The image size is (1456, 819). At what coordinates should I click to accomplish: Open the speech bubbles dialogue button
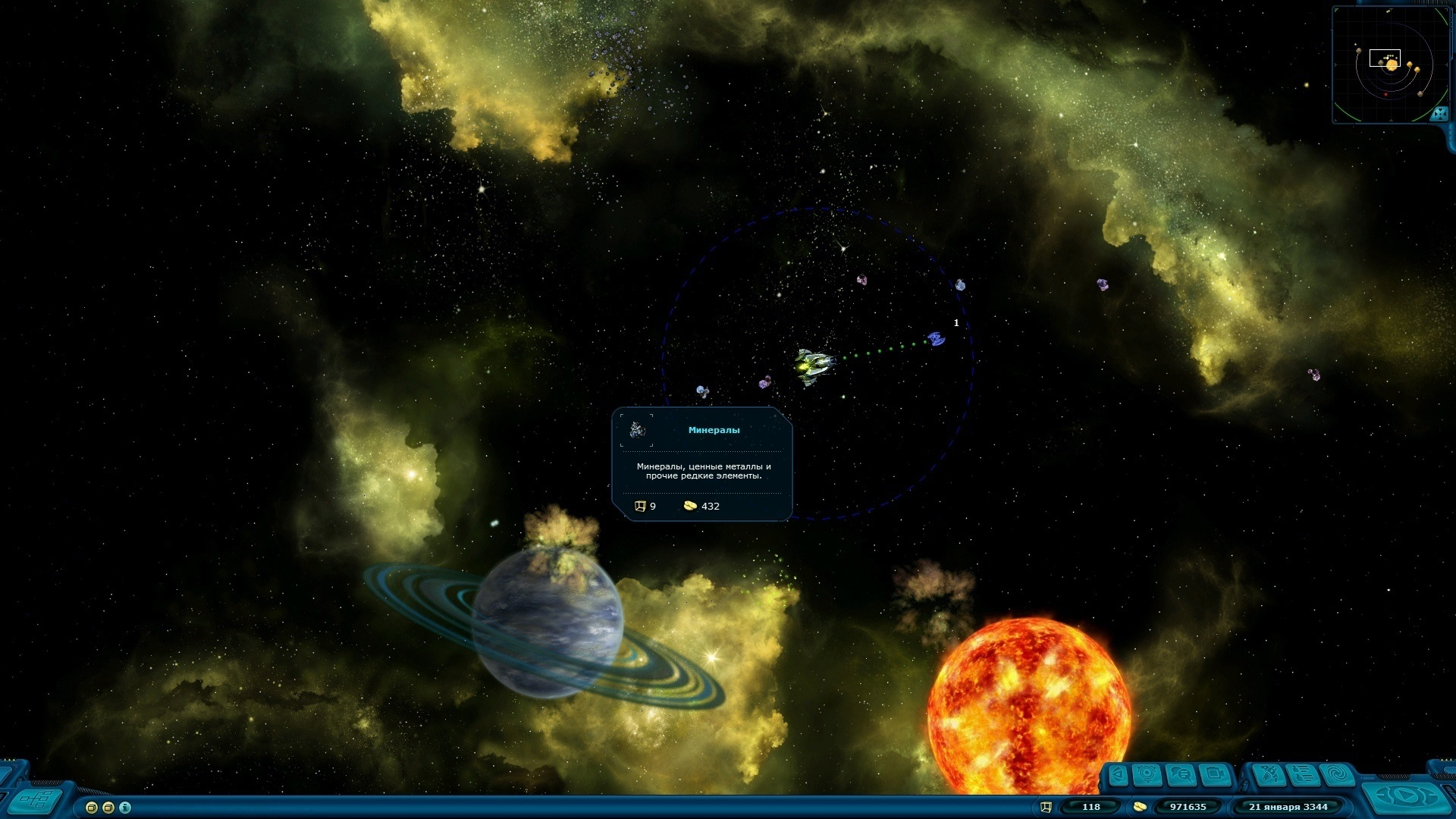click(1181, 775)
